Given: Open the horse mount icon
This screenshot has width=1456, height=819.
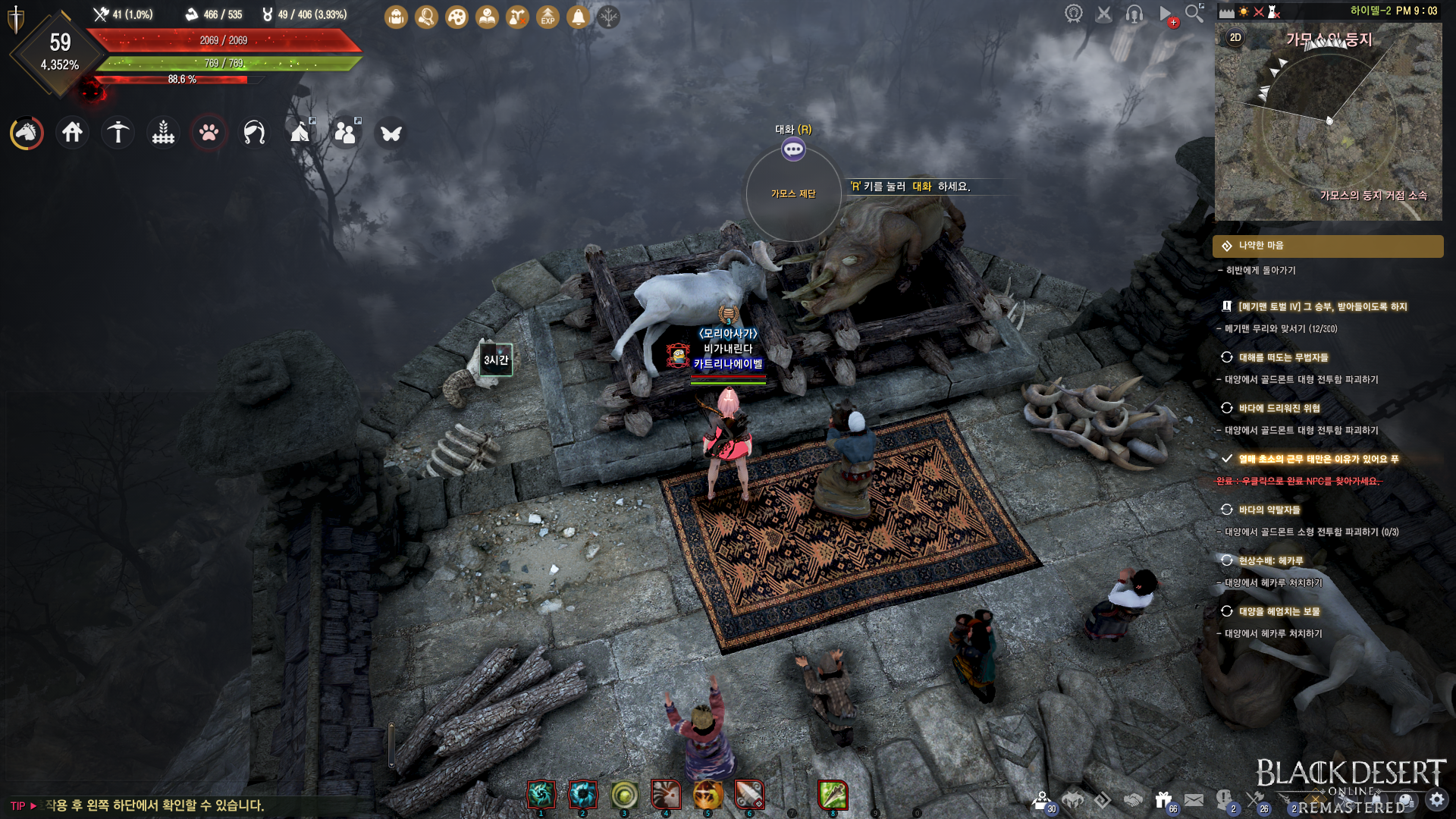Looking at the screenshot, I should pos(27,133).
